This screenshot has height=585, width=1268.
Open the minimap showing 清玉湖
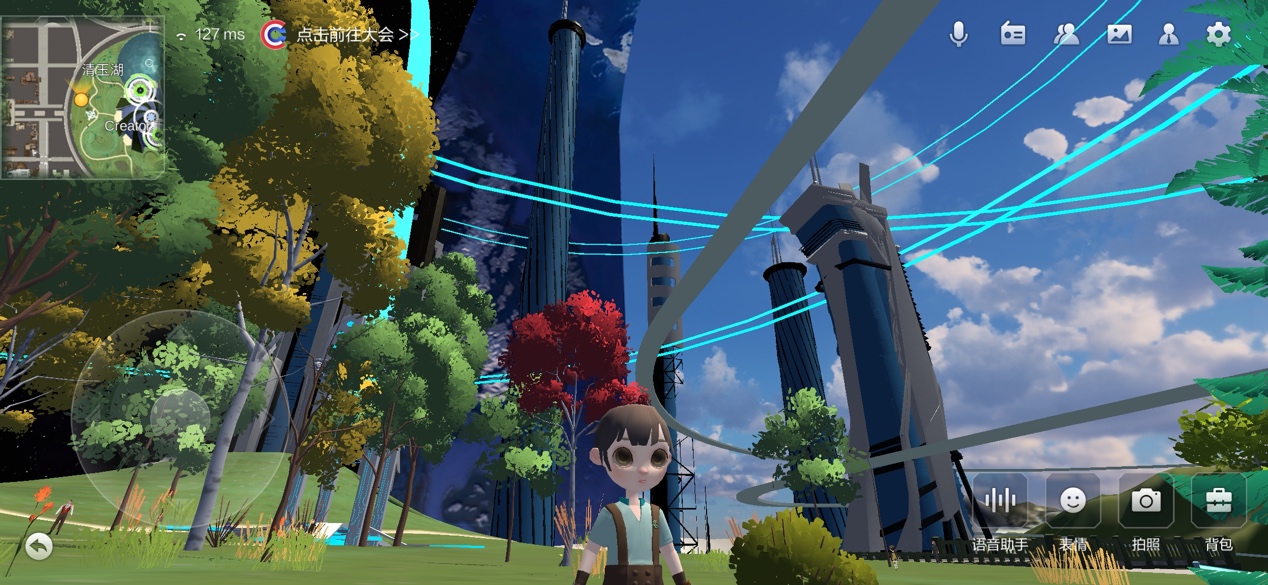coord(83,97)
